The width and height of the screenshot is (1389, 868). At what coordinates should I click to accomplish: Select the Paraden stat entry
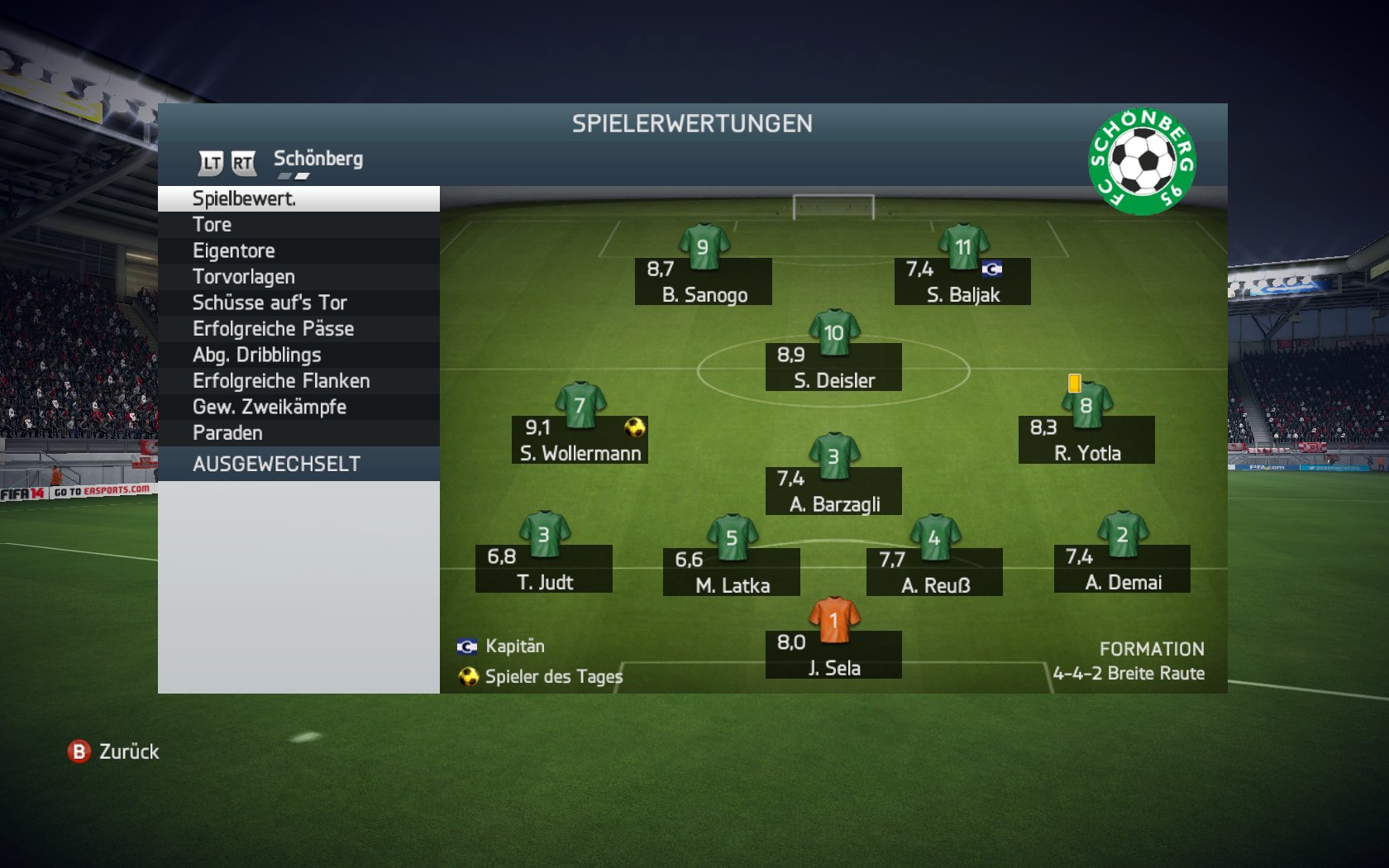[298, 433]
